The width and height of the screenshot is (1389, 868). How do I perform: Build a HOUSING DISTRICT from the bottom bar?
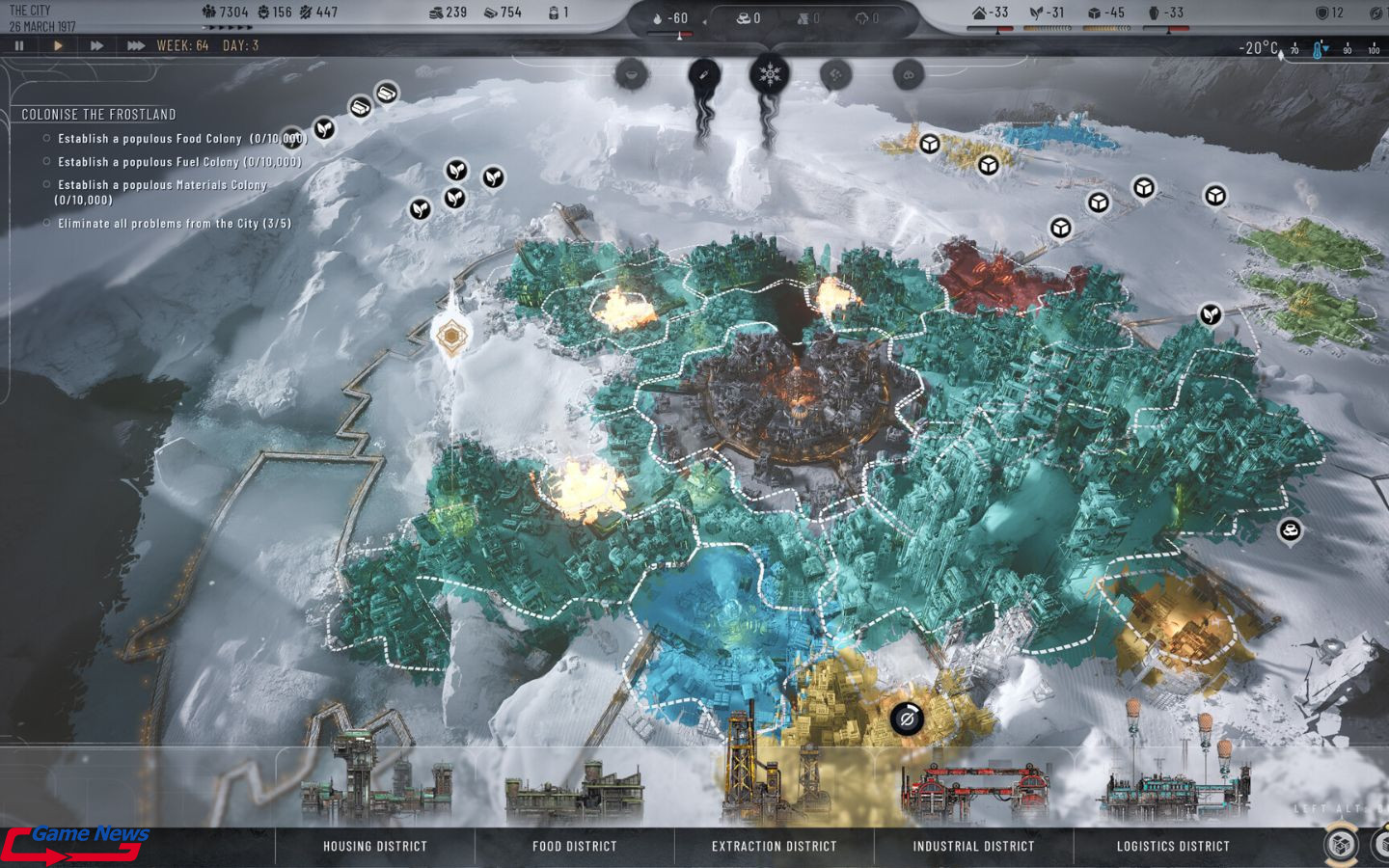click(375, 846)
